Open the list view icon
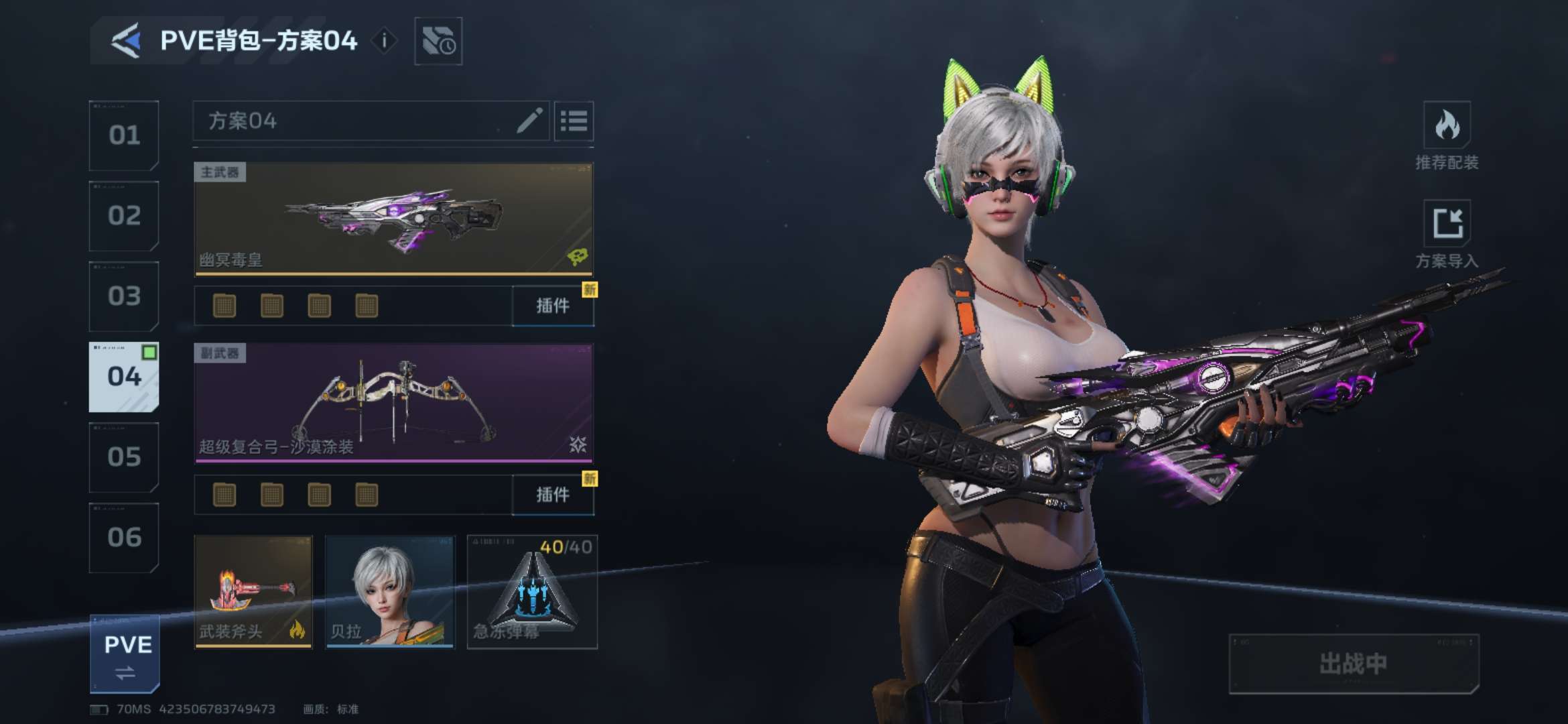1568x724 pixels. click(574, 121)
